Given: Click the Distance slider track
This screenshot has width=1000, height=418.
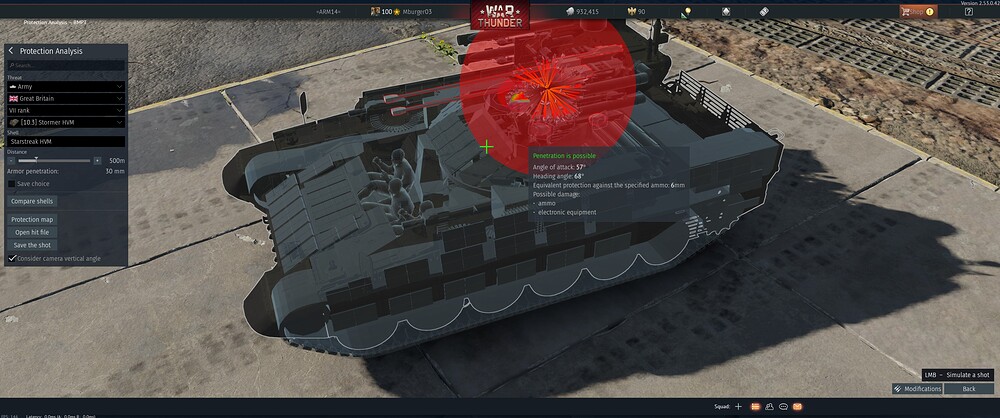Looking at the screenshot, I should [55, 160].
